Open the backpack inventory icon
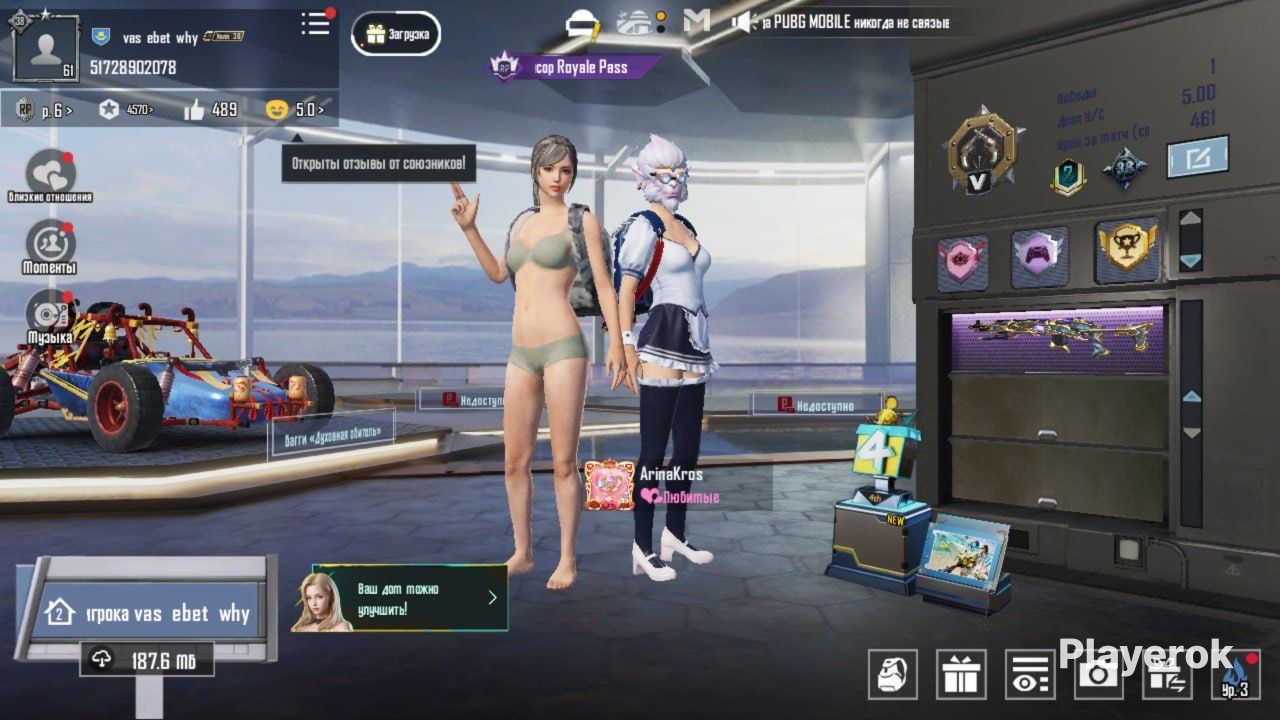This screenshot has height=720, width=1280. coord(892,674)
